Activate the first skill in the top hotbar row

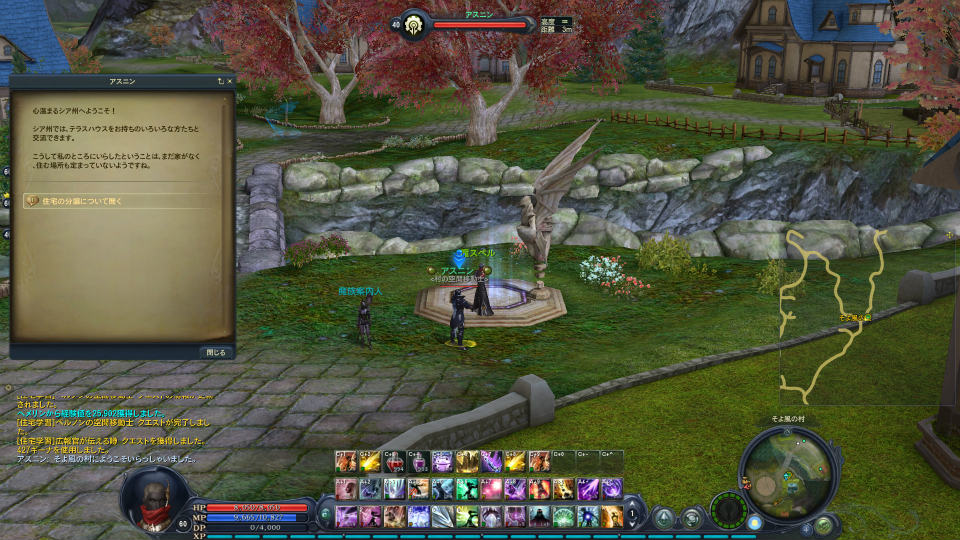[346, 462]
